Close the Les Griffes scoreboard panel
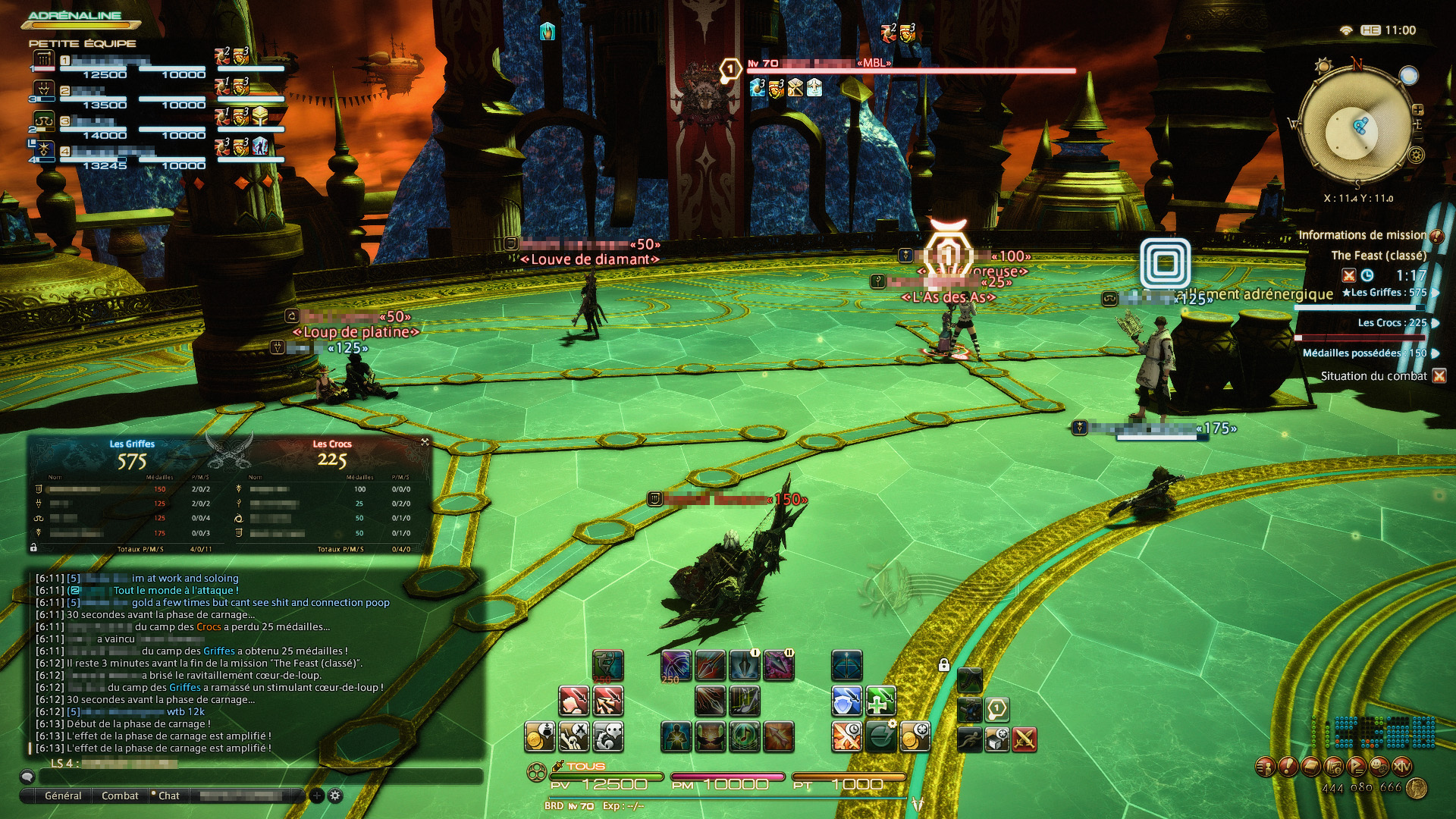Viewport: 1456px width, 819px height. click(x=425, y=441)
